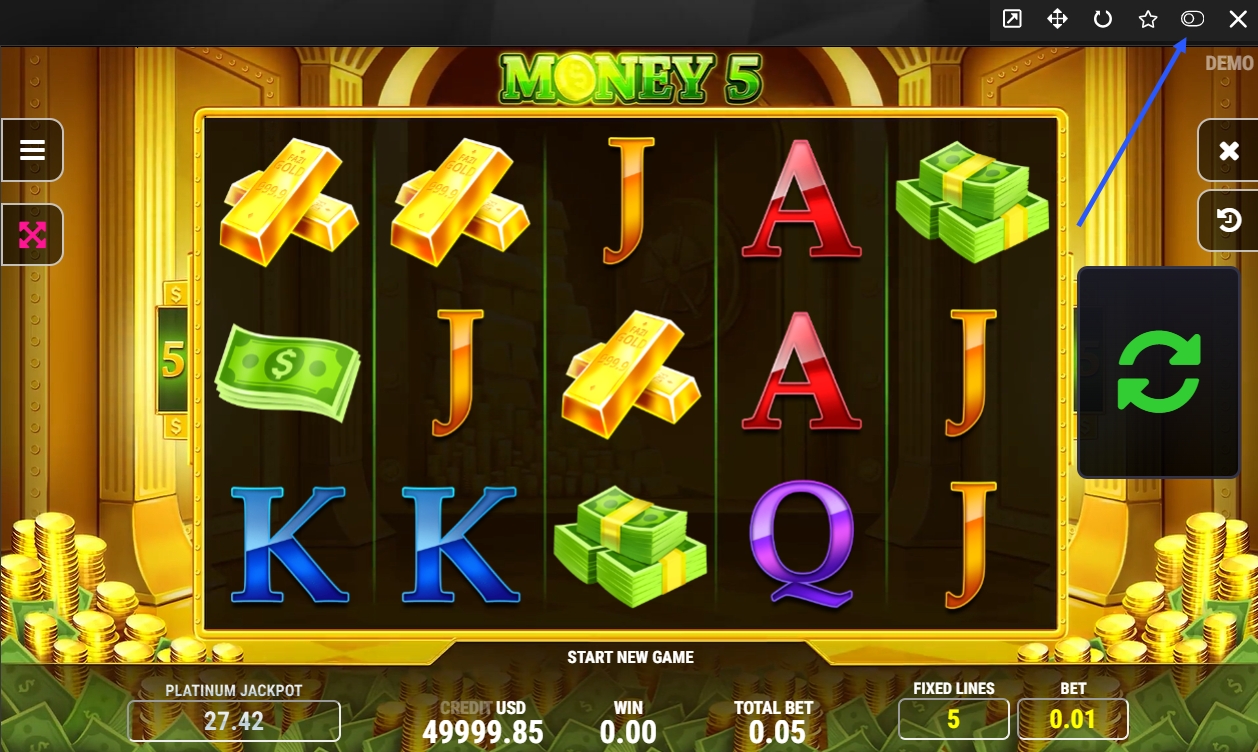Change the Bet value 0.01

(x=1072, y=718)
